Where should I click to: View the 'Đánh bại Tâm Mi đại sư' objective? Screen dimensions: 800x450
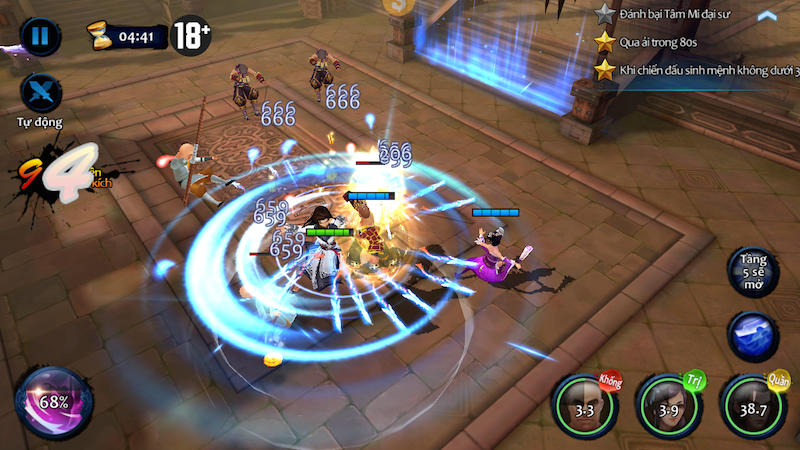[675, 14]
